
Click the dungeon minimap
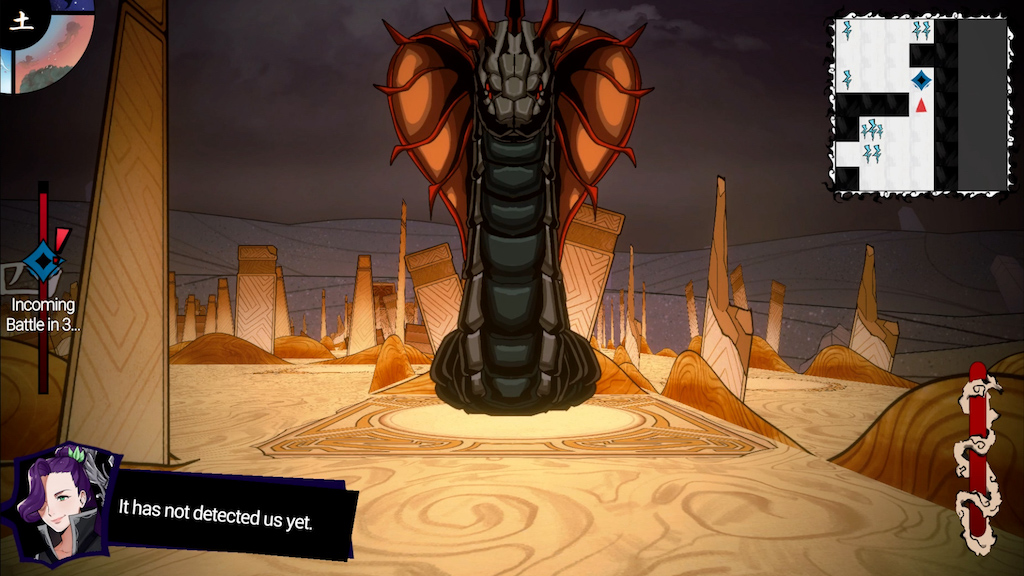coord(920,104)
